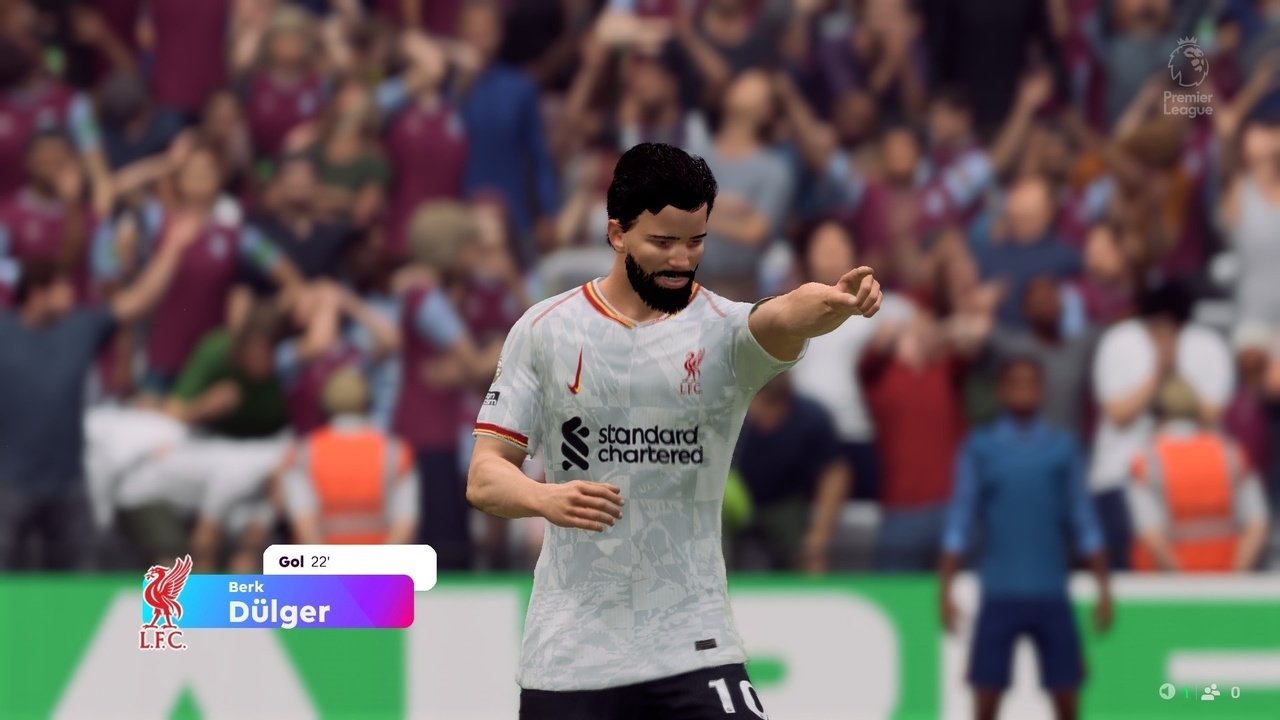The width and height of the screenshot is (1280, 720).
Task: Open the party members icon
Action: (1210, 692)
